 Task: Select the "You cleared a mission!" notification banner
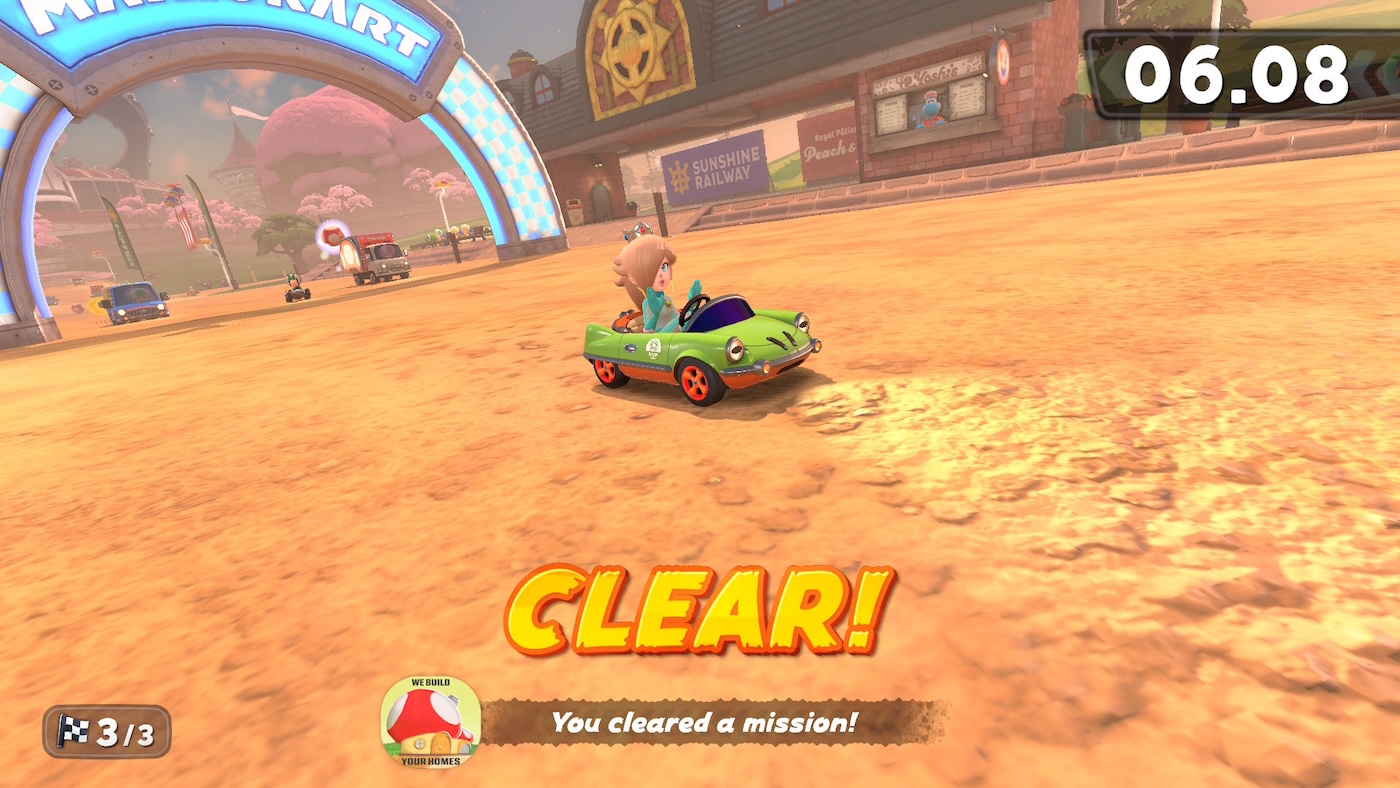click(x=705, y=722)
